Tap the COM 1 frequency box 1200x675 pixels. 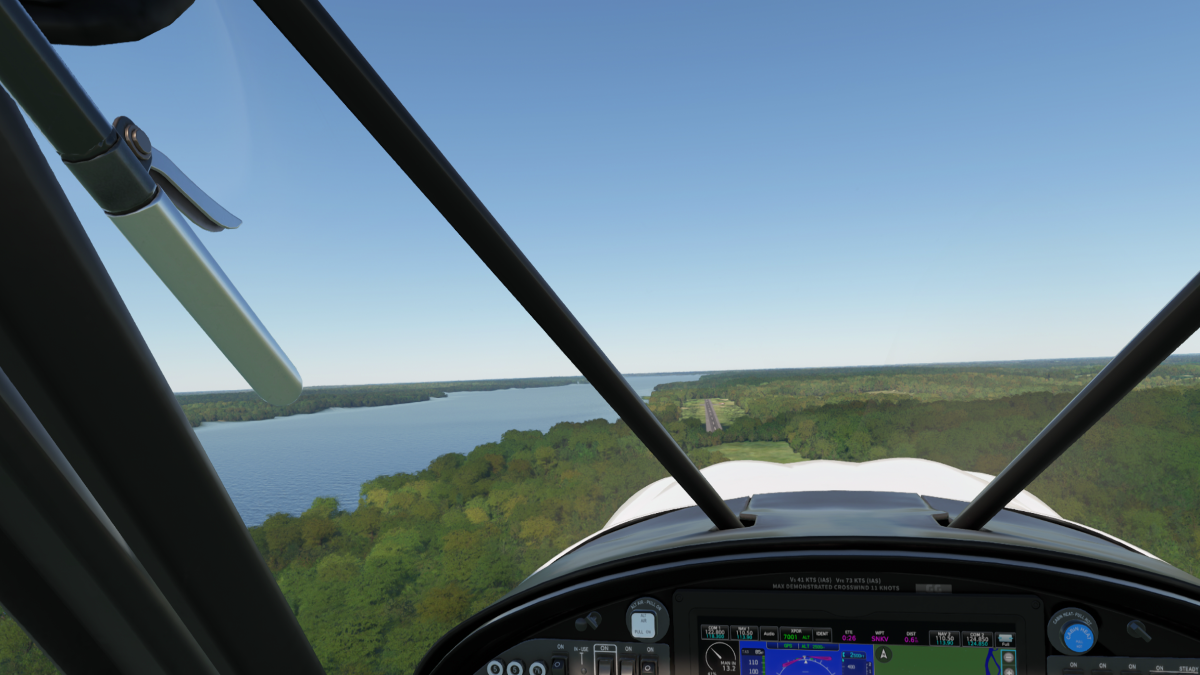click(x=714, y=633)
